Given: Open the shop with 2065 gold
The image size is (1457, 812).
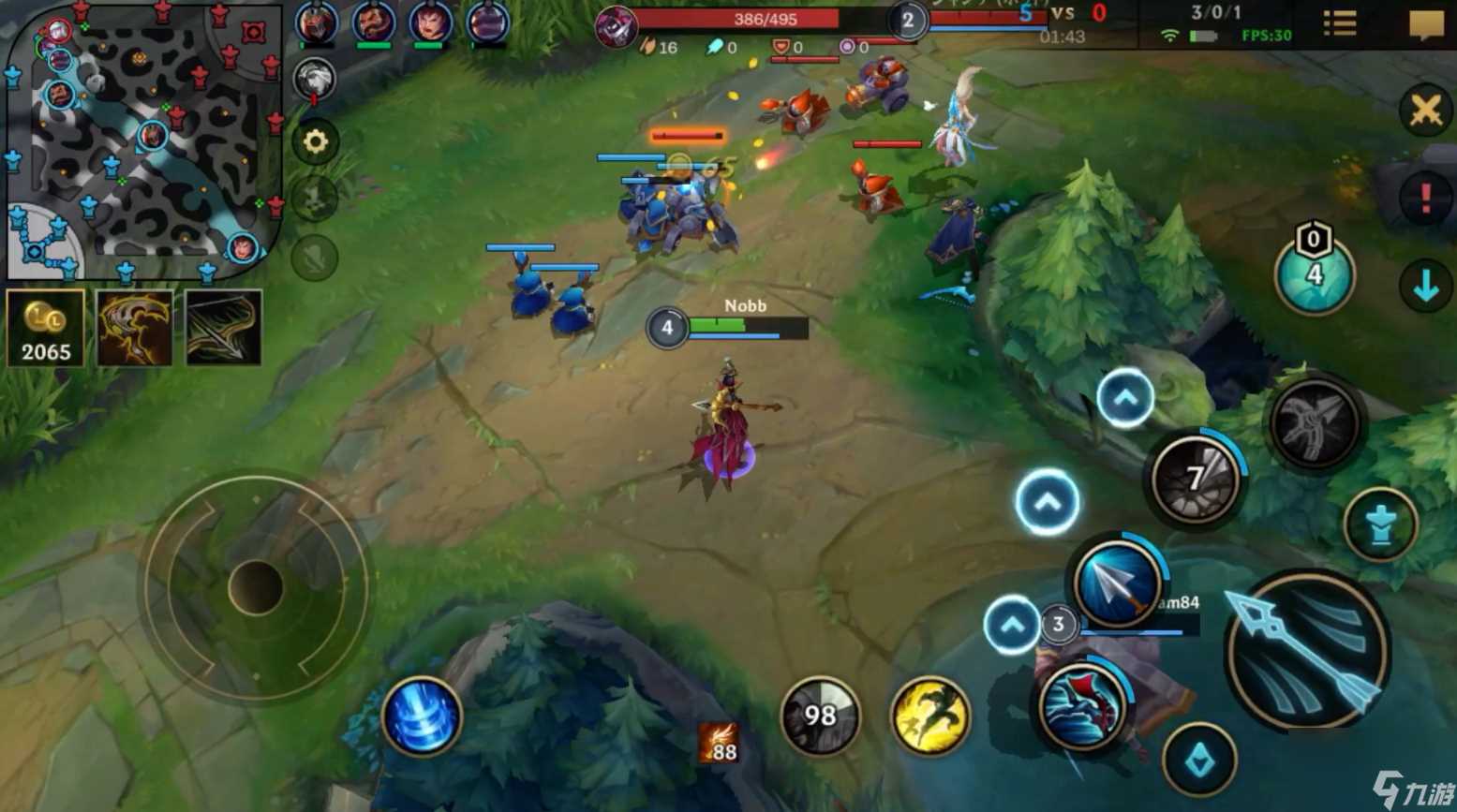Looking at the screenshot, I should click(x=45, y=328).
